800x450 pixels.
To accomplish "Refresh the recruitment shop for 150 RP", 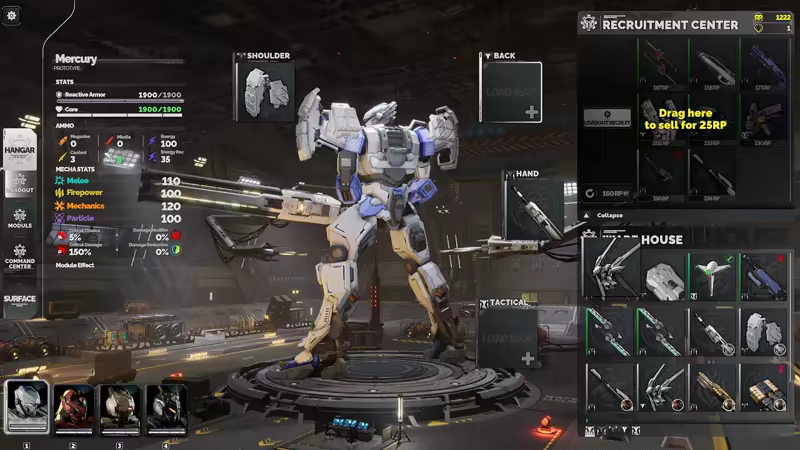I will point(607,192).
